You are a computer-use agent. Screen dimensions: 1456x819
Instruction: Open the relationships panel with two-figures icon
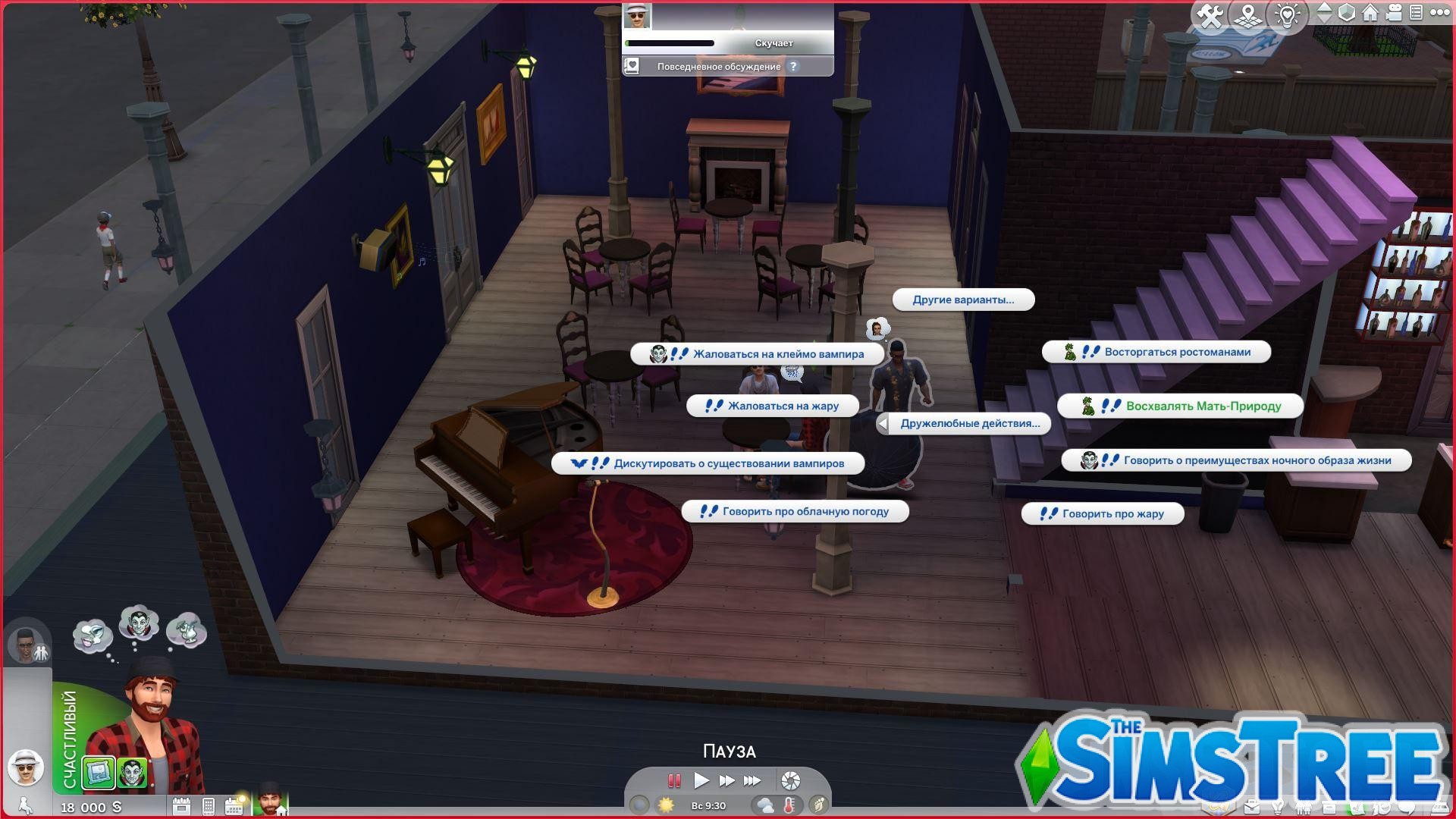point(1303,808)
